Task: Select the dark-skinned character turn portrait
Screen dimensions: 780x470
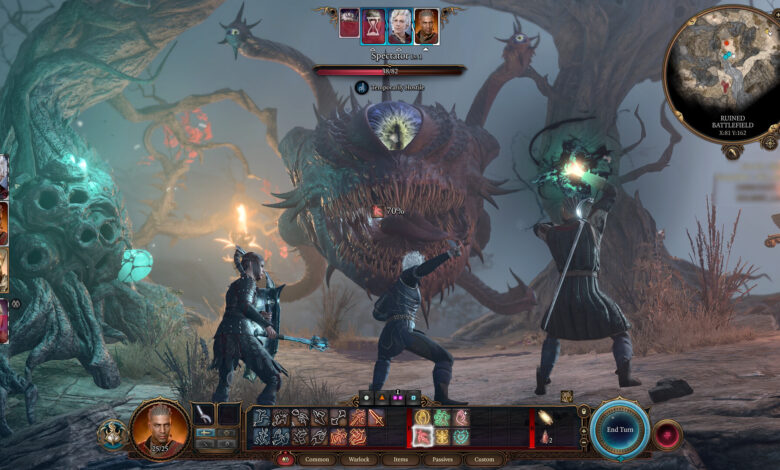Action: [x=427, y=26]
